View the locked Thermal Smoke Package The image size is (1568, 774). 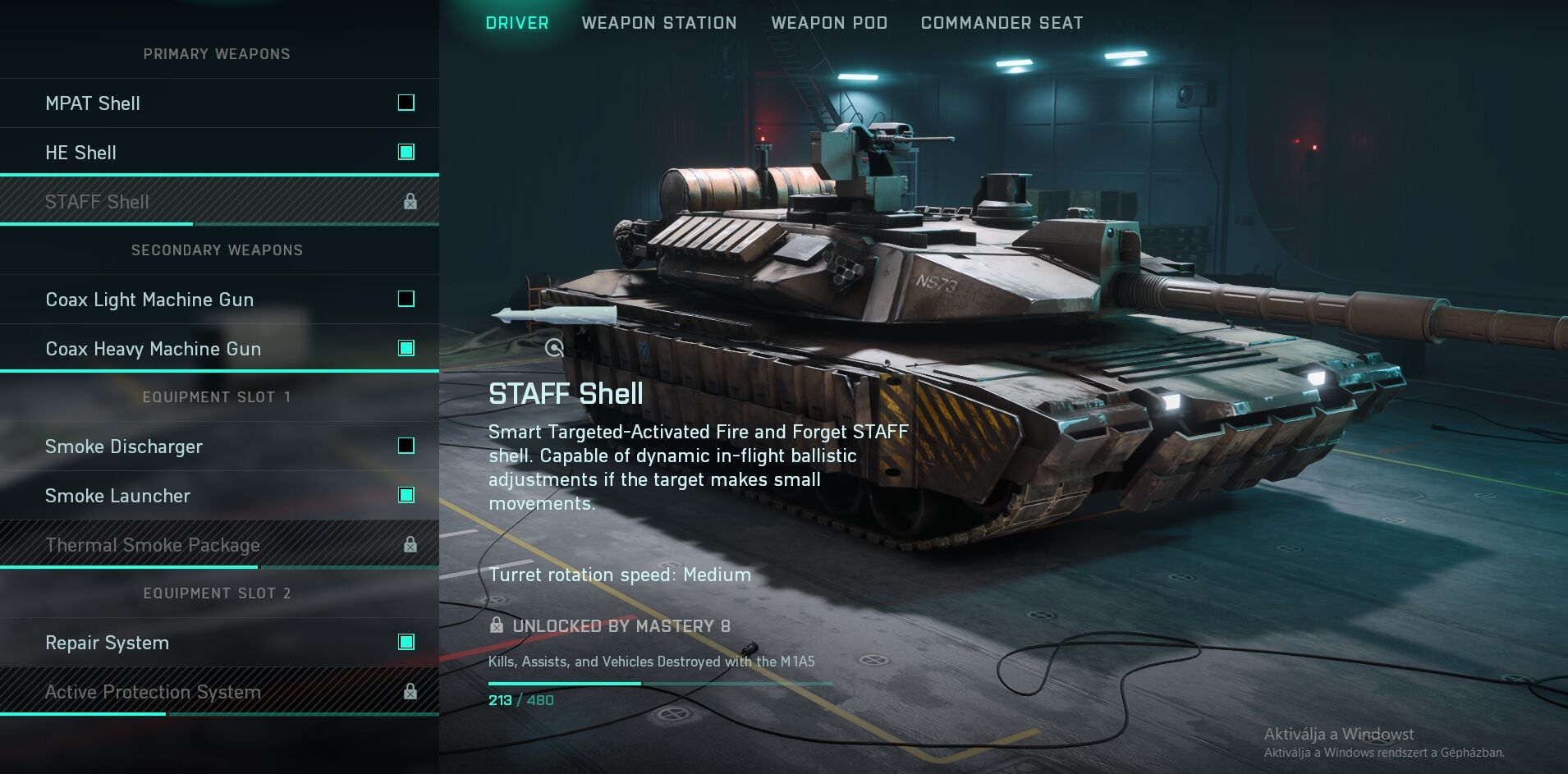pos(219,545)
